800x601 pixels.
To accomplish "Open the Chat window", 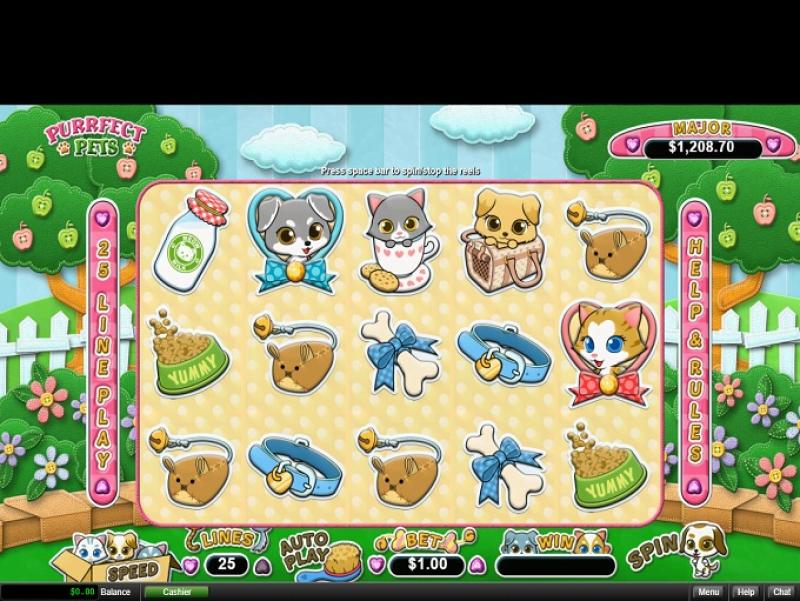I will click(781, 592).
